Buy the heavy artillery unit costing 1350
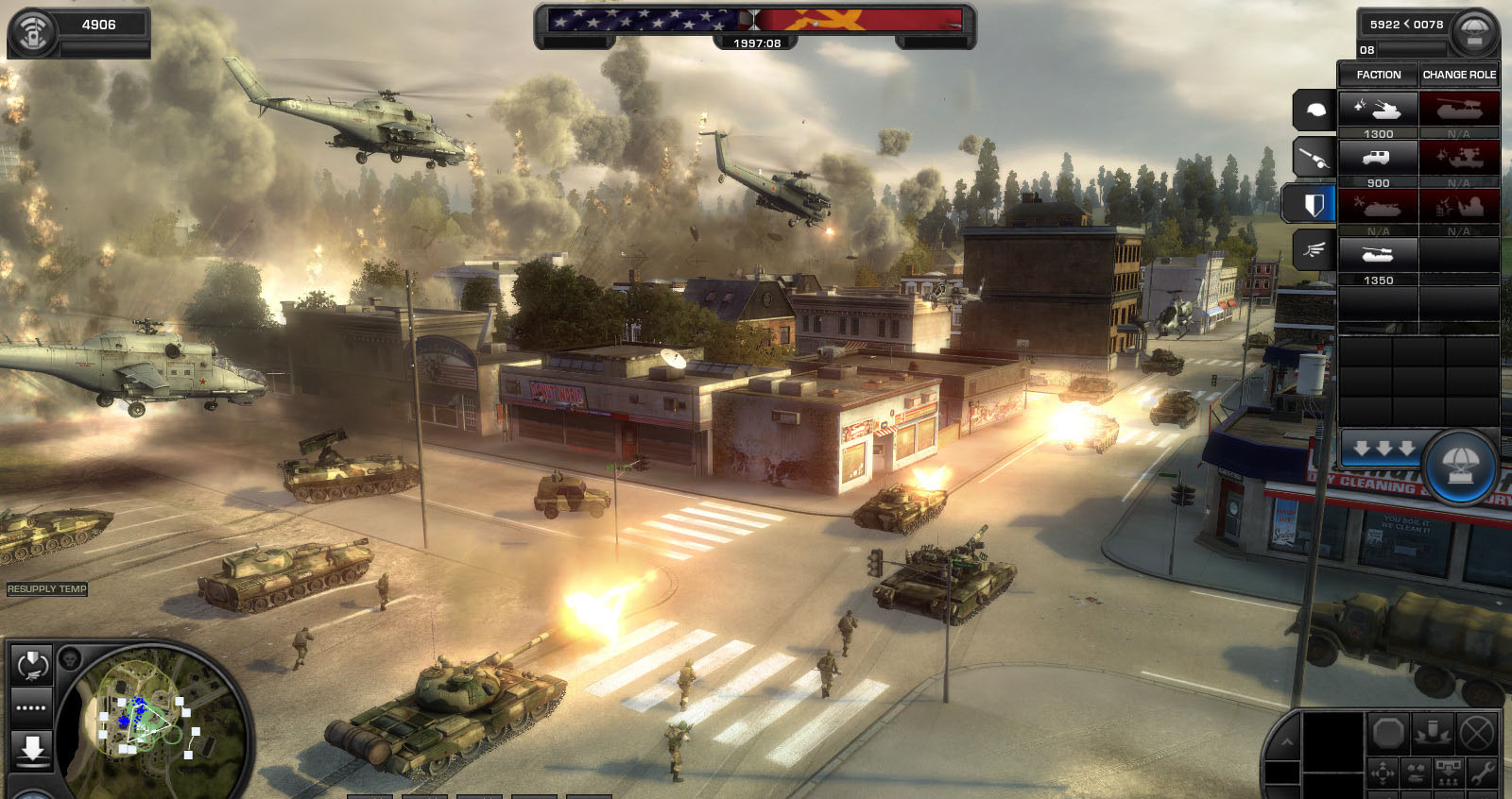This screenshot has height=799, width=1512. point(1378,255)
